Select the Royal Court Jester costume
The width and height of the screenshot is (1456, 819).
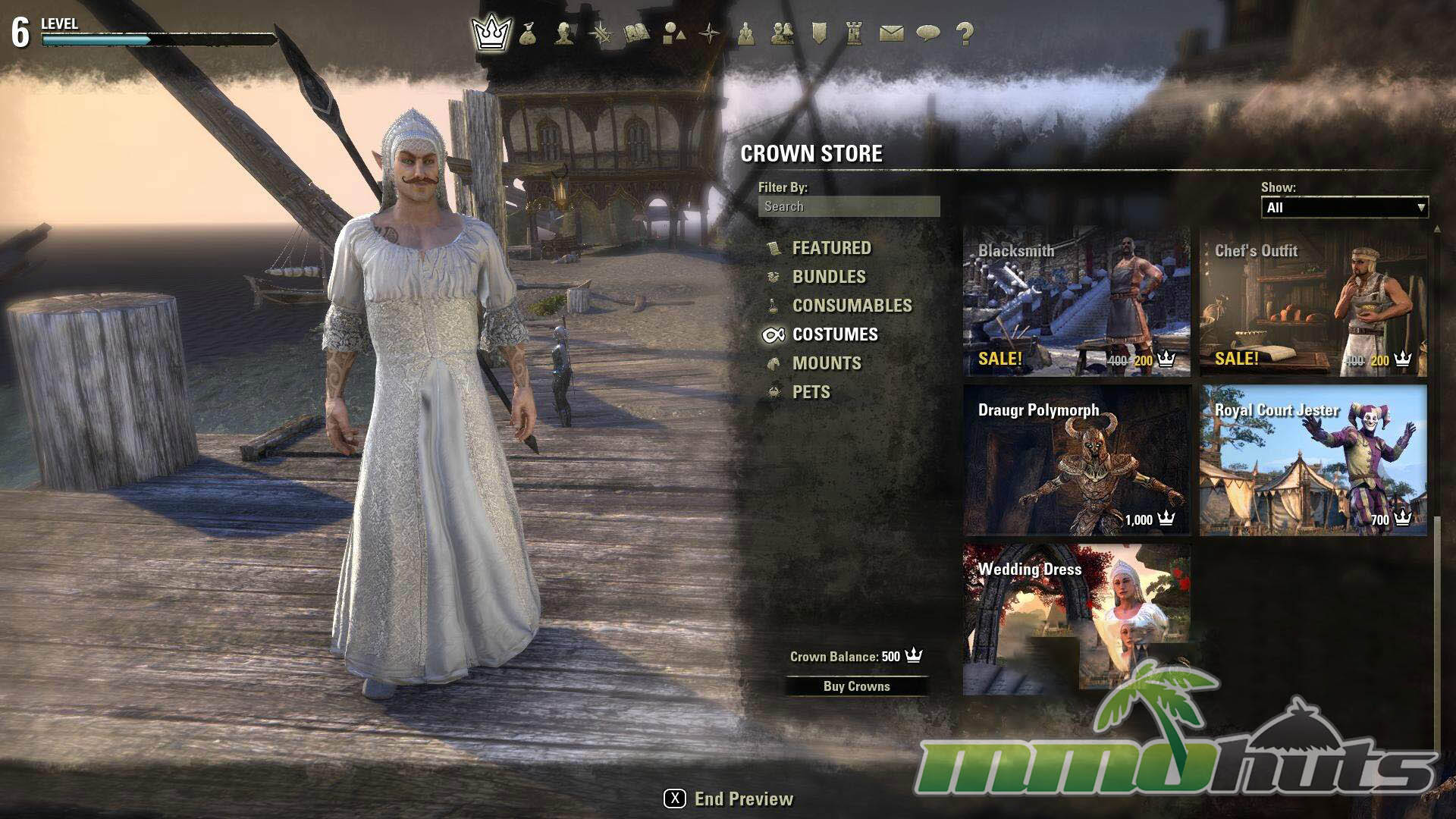pyautogui.click(x=1313, y=461)
